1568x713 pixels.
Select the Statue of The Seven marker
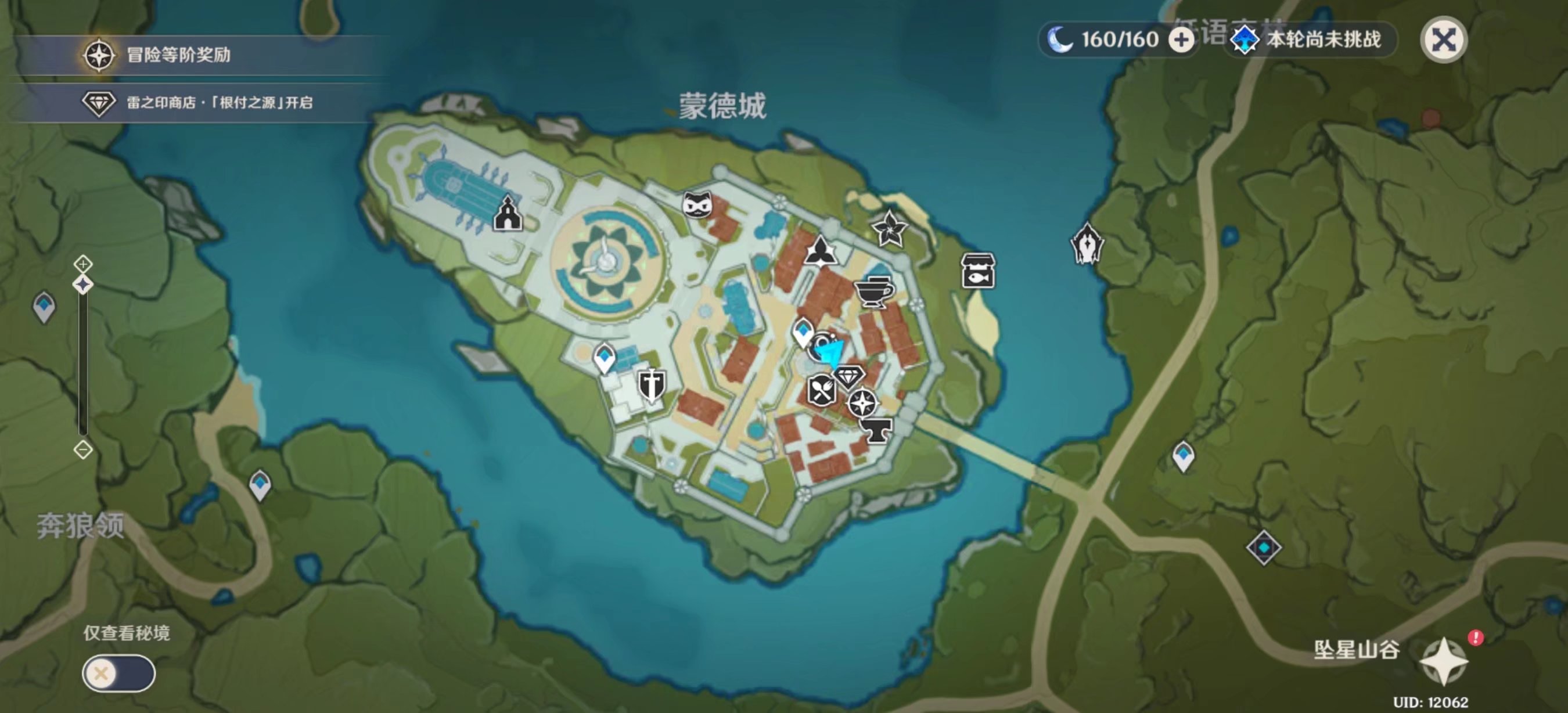pyautogui.click(x=1087, y=244)
